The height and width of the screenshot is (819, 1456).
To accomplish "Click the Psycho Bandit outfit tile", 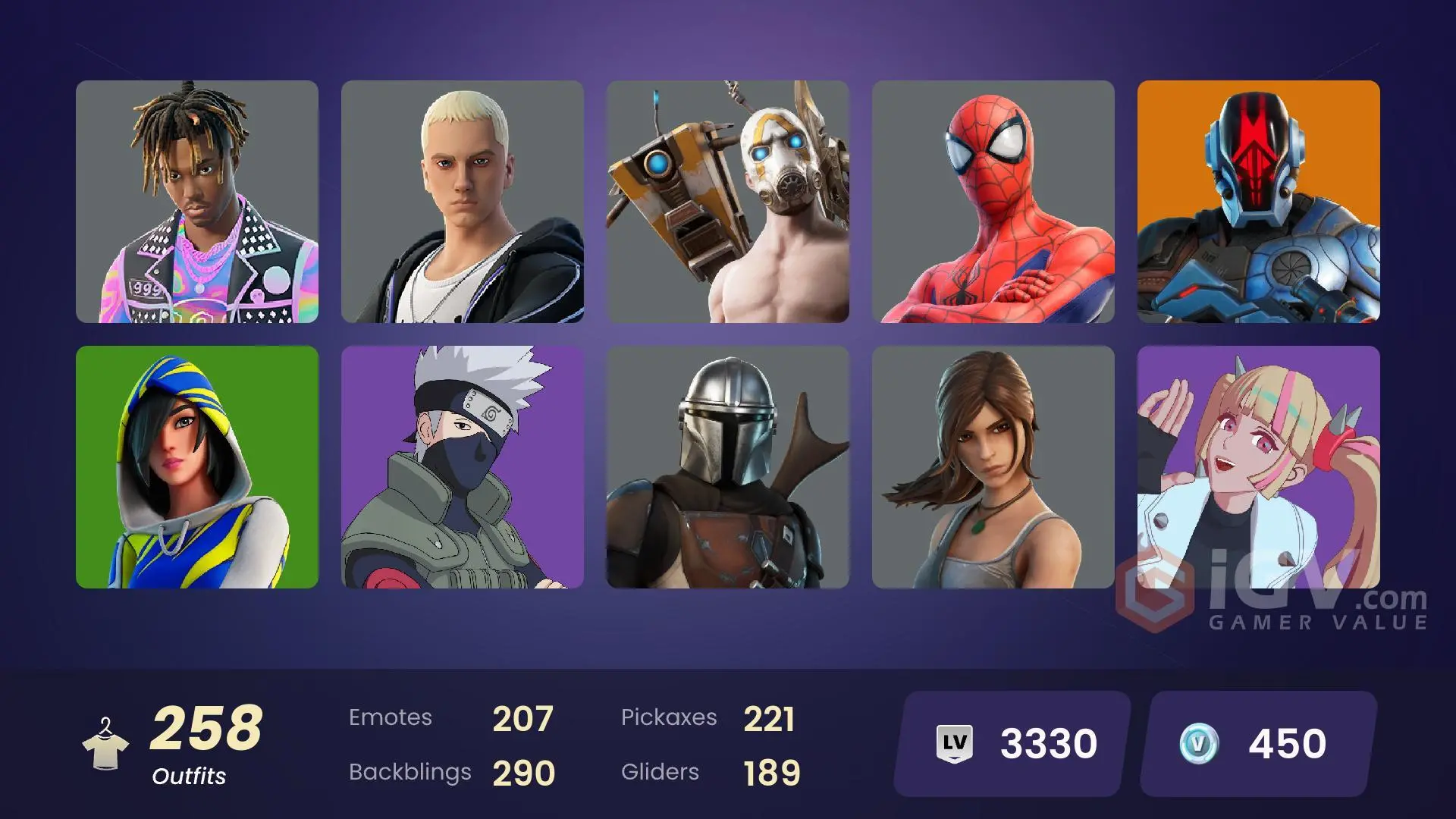I will [x=728, y=203].
